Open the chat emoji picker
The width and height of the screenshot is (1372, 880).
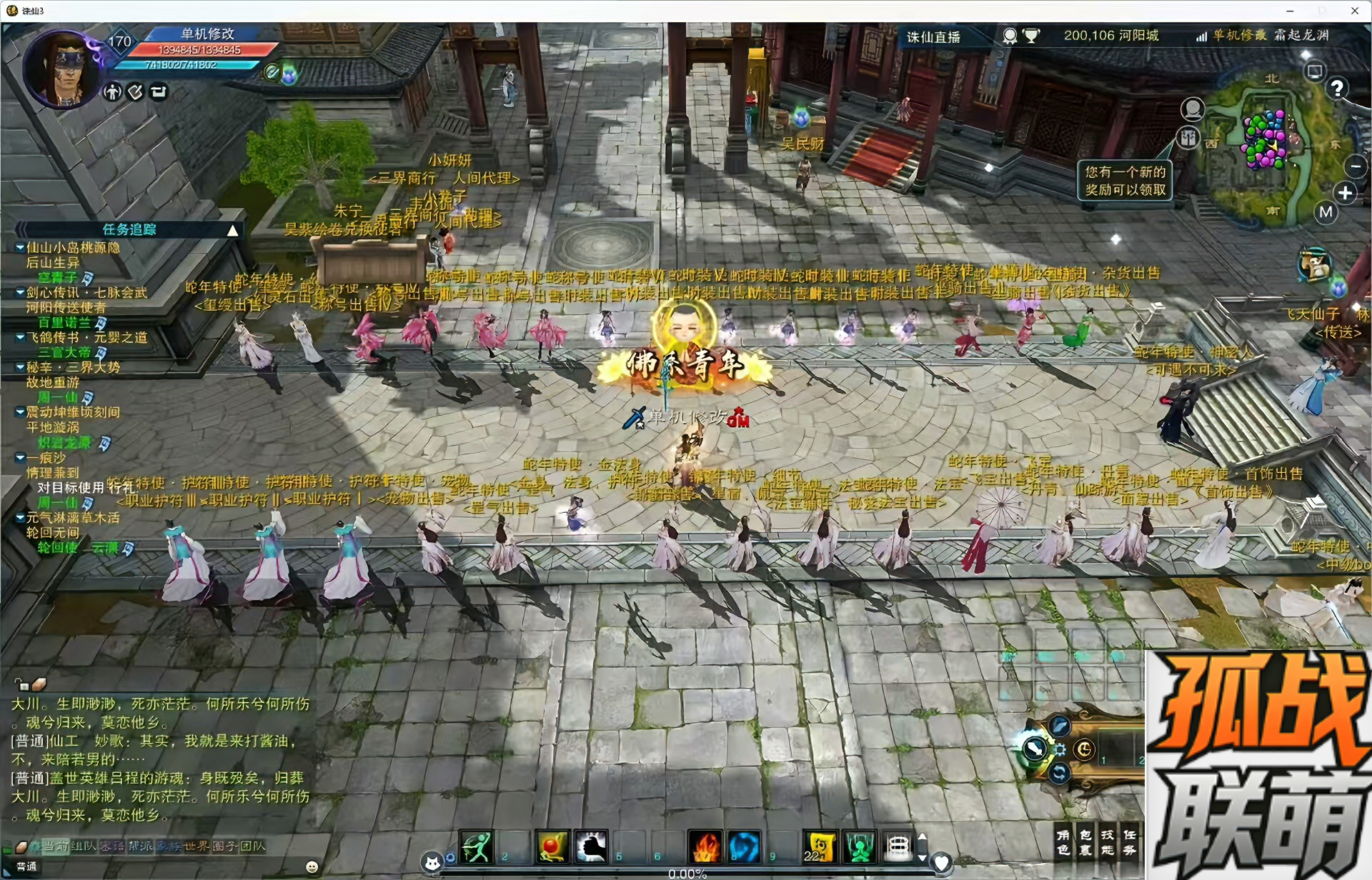tap(312, 866)
